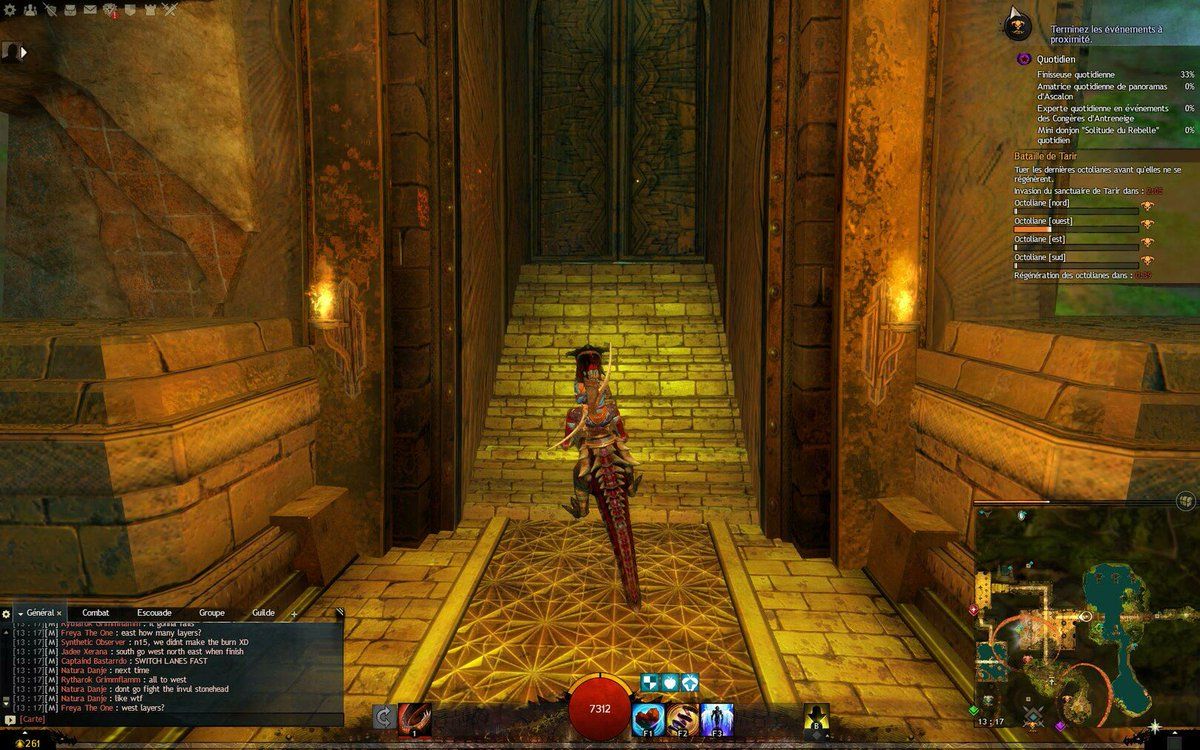1200x750 pixels.
Task: Add a new chat tab
Action: (x=294, y=613)
